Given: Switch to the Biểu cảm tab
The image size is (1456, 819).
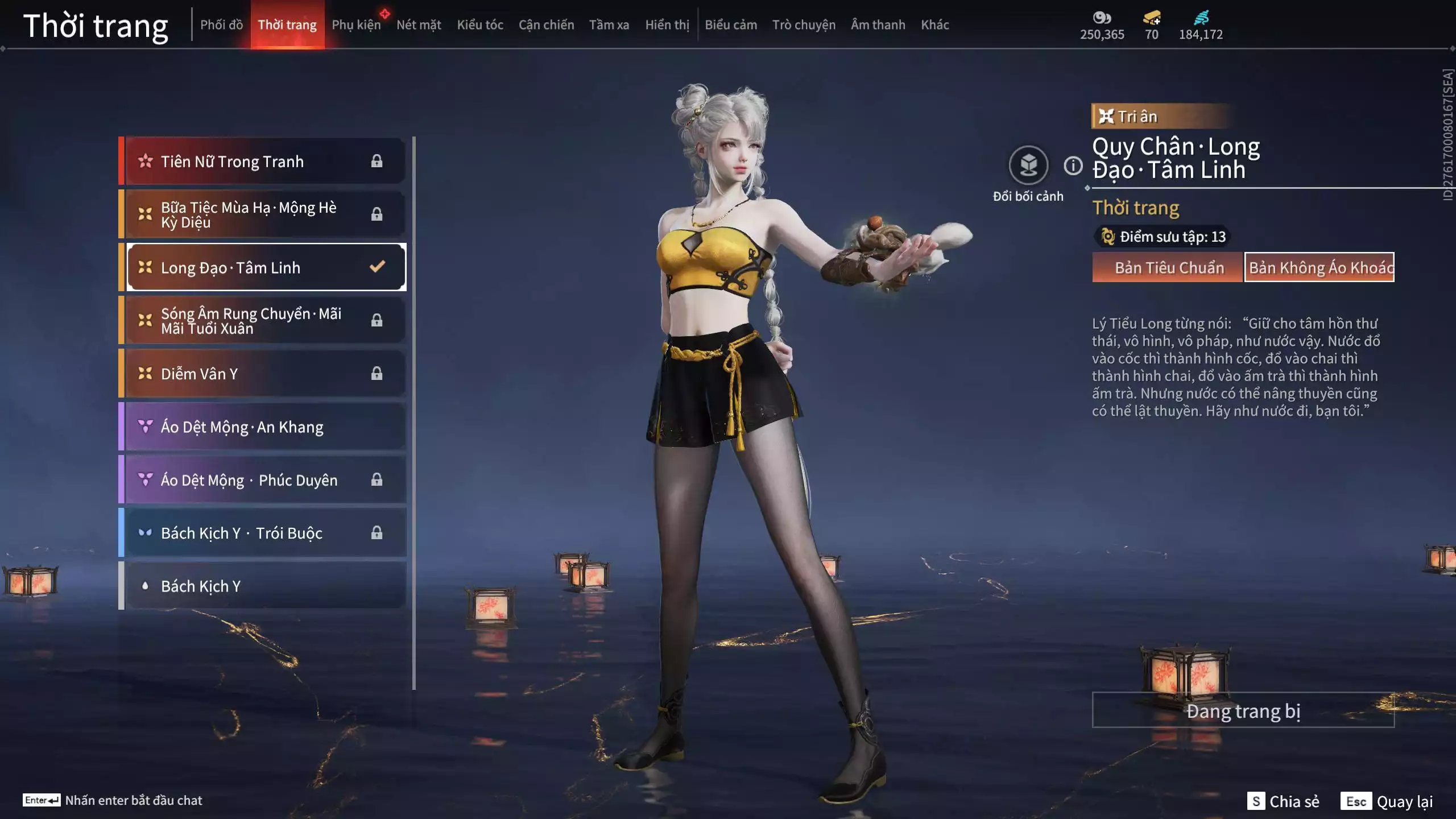Looking at the screenshot, I should point(731,25).
